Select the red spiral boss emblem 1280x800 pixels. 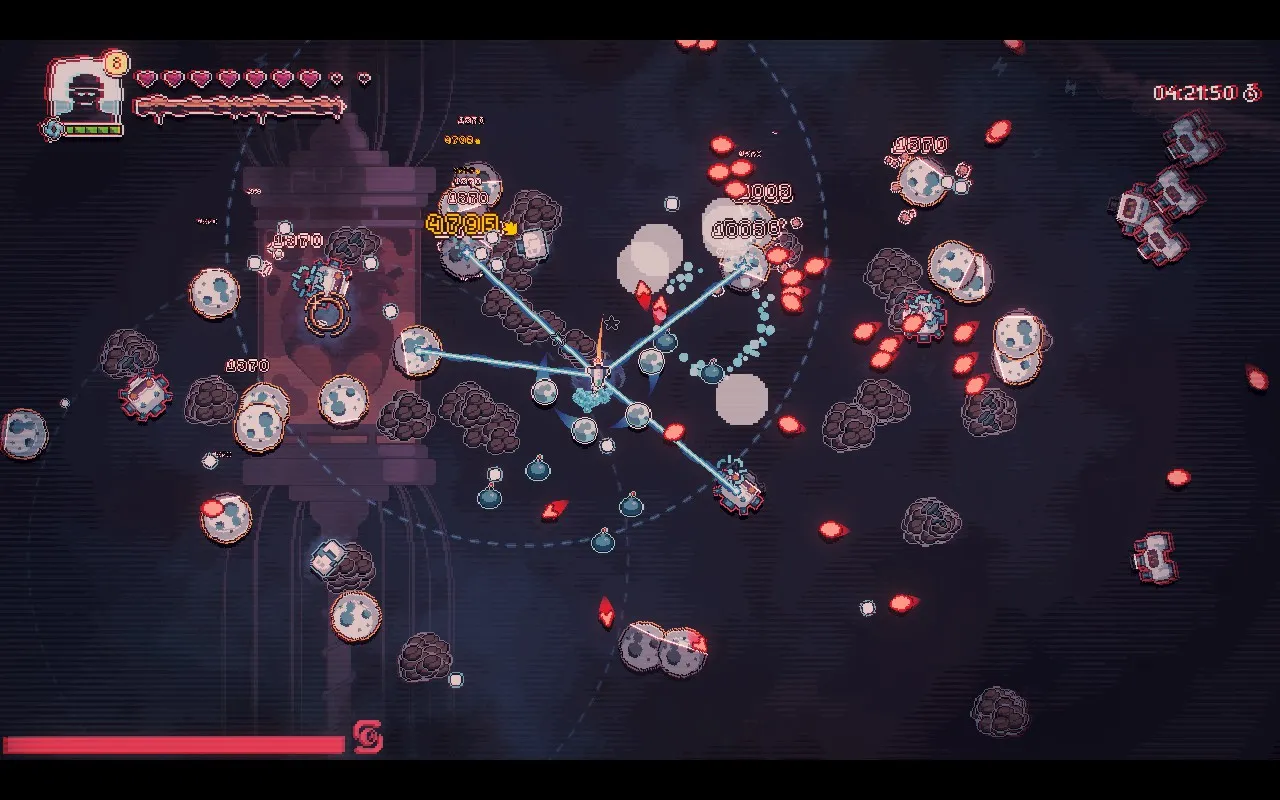coord(367,738)
